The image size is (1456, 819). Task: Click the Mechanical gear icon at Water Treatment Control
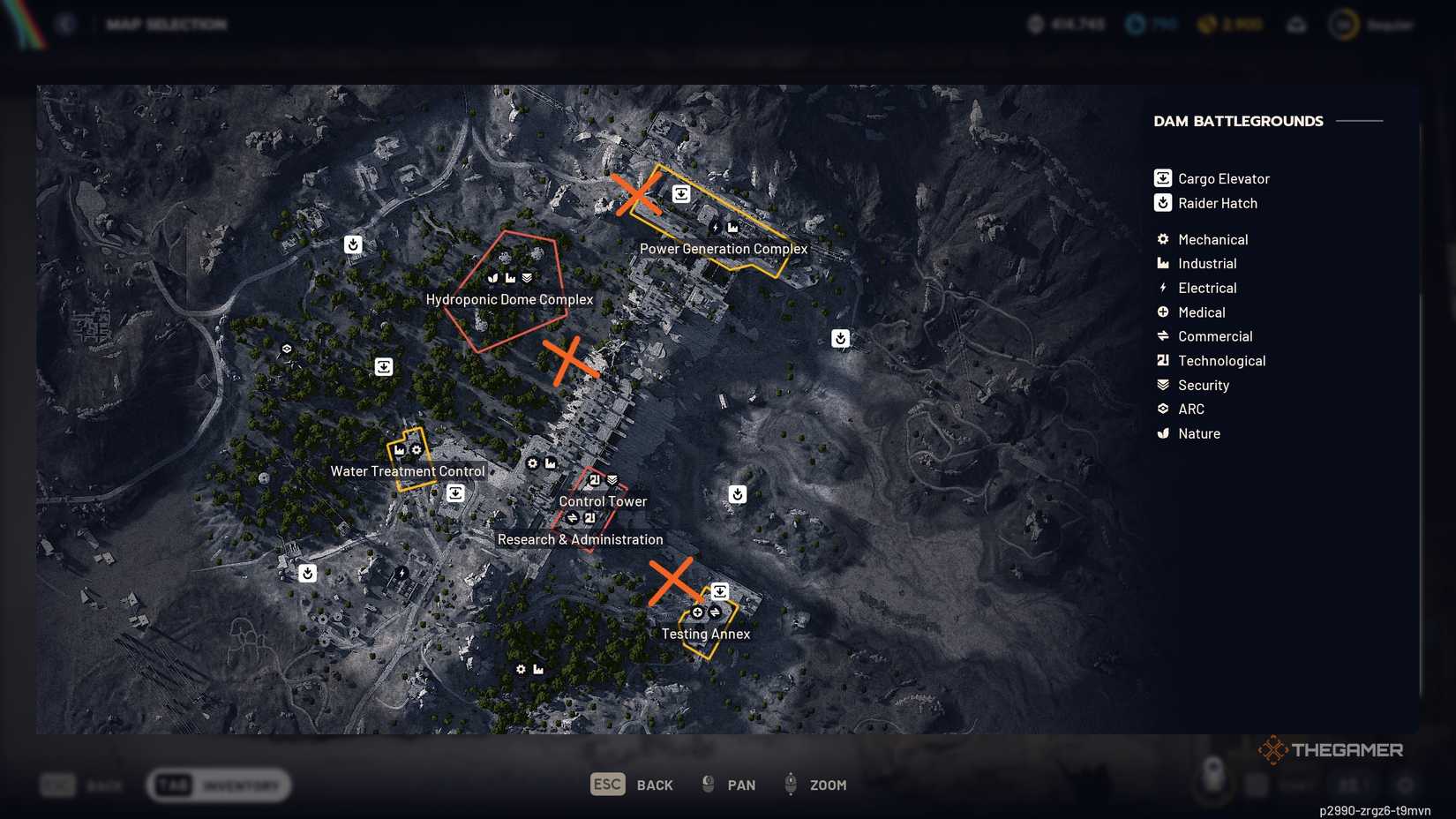coord(416,450)
